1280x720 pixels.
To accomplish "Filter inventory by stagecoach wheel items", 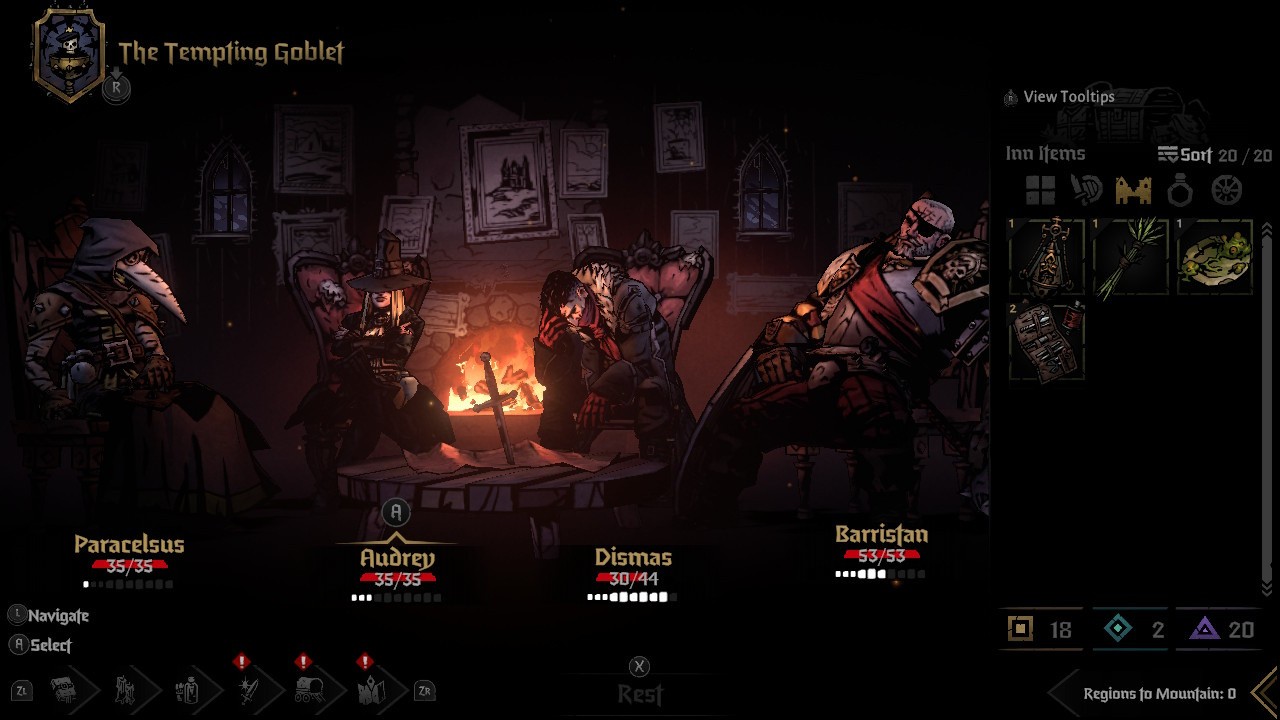I will (x=1226, y=190).
